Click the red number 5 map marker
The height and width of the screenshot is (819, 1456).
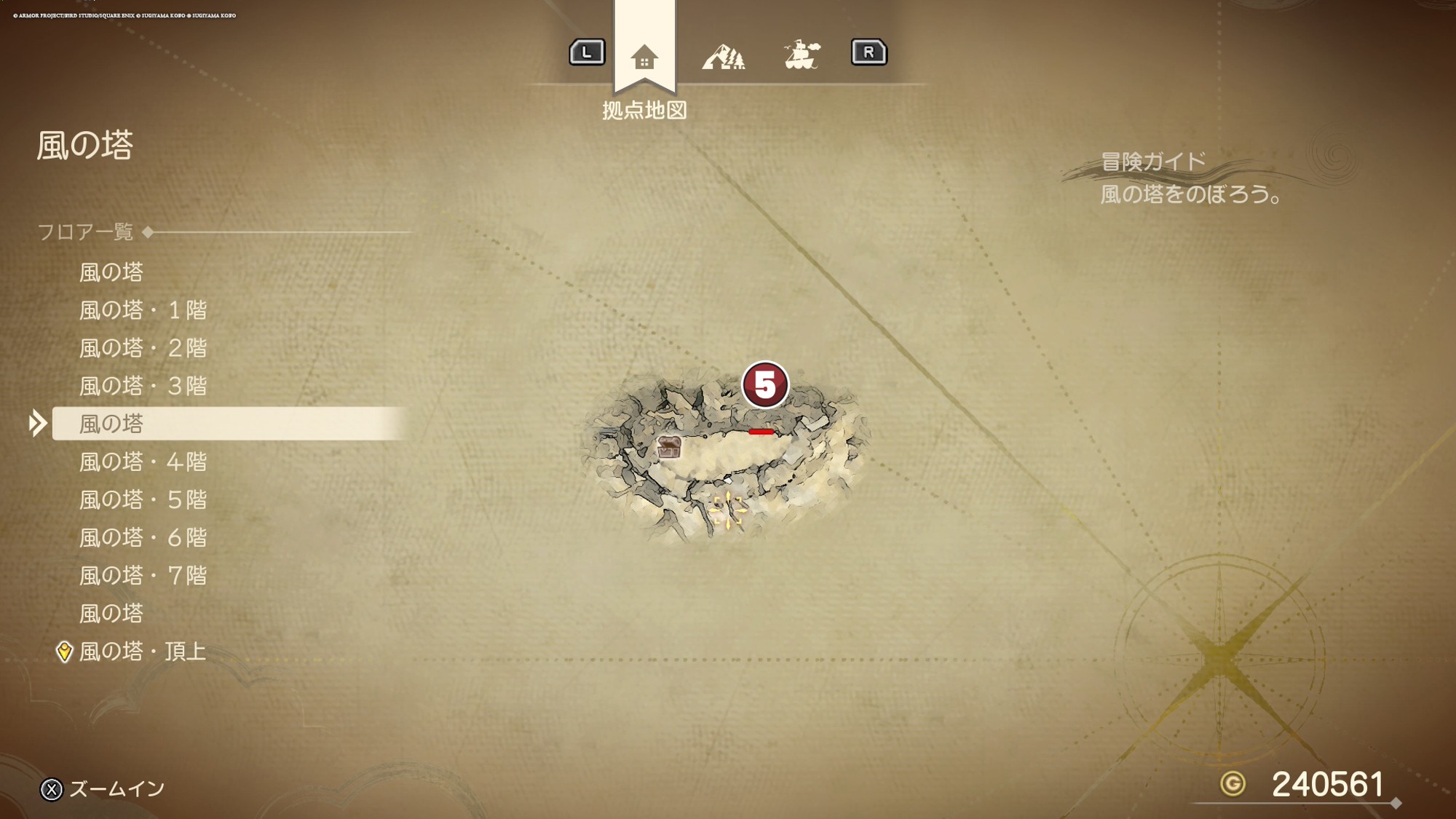(x=764, y=384)
